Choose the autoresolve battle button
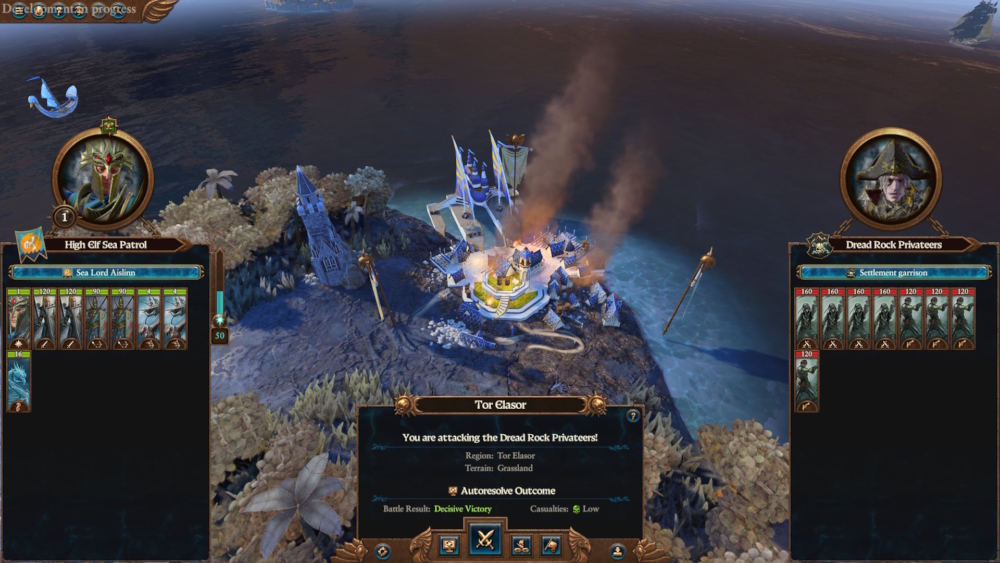 (x=449, y=545)
